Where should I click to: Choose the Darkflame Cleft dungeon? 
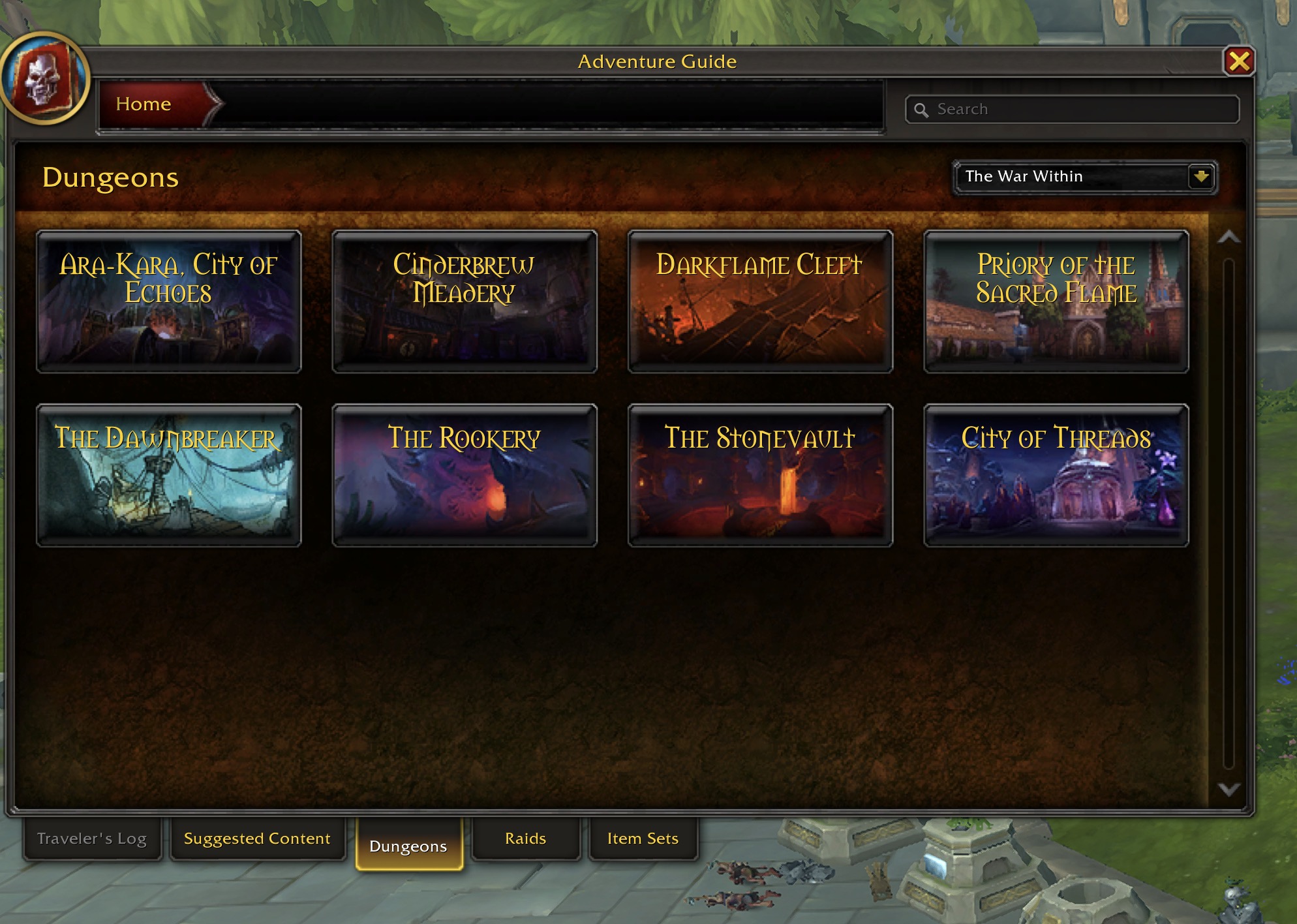pyautogui.click(x=760, y=301)
